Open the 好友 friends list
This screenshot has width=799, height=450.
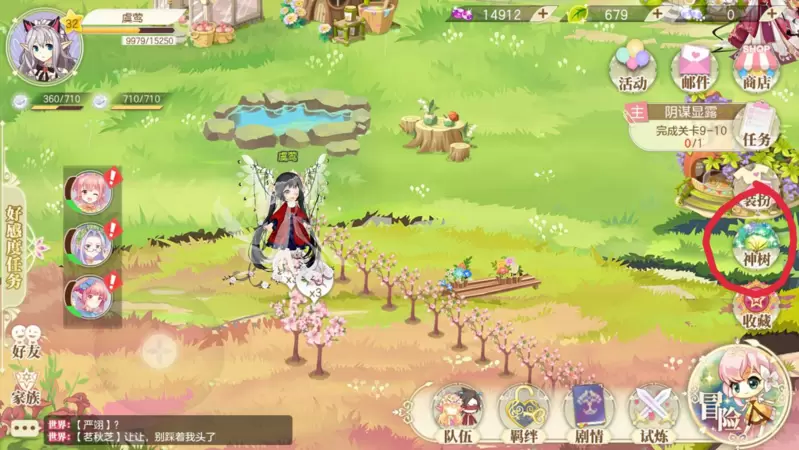coord(25,340)
